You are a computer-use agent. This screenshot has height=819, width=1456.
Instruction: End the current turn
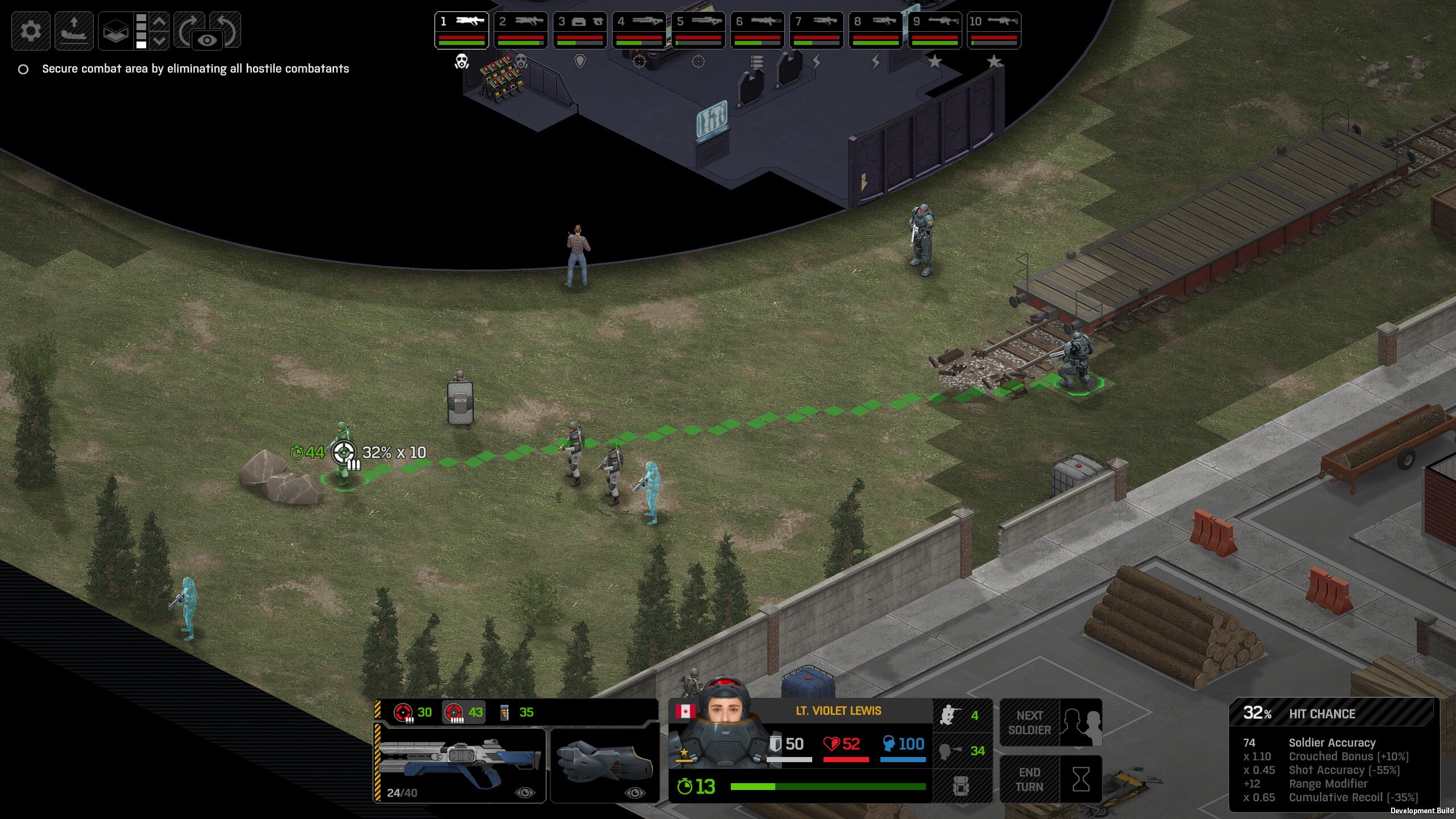[x=1051, y=779]
